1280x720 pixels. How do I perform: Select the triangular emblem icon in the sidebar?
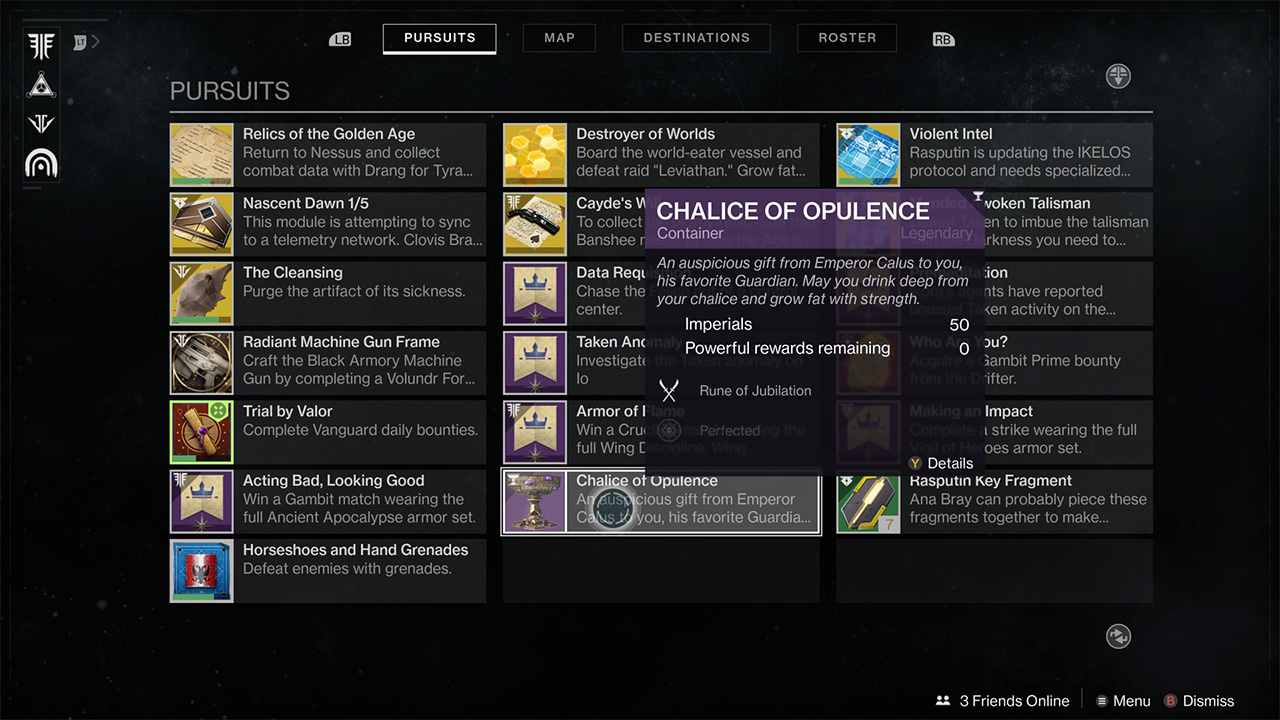click(x=40, y=85)
